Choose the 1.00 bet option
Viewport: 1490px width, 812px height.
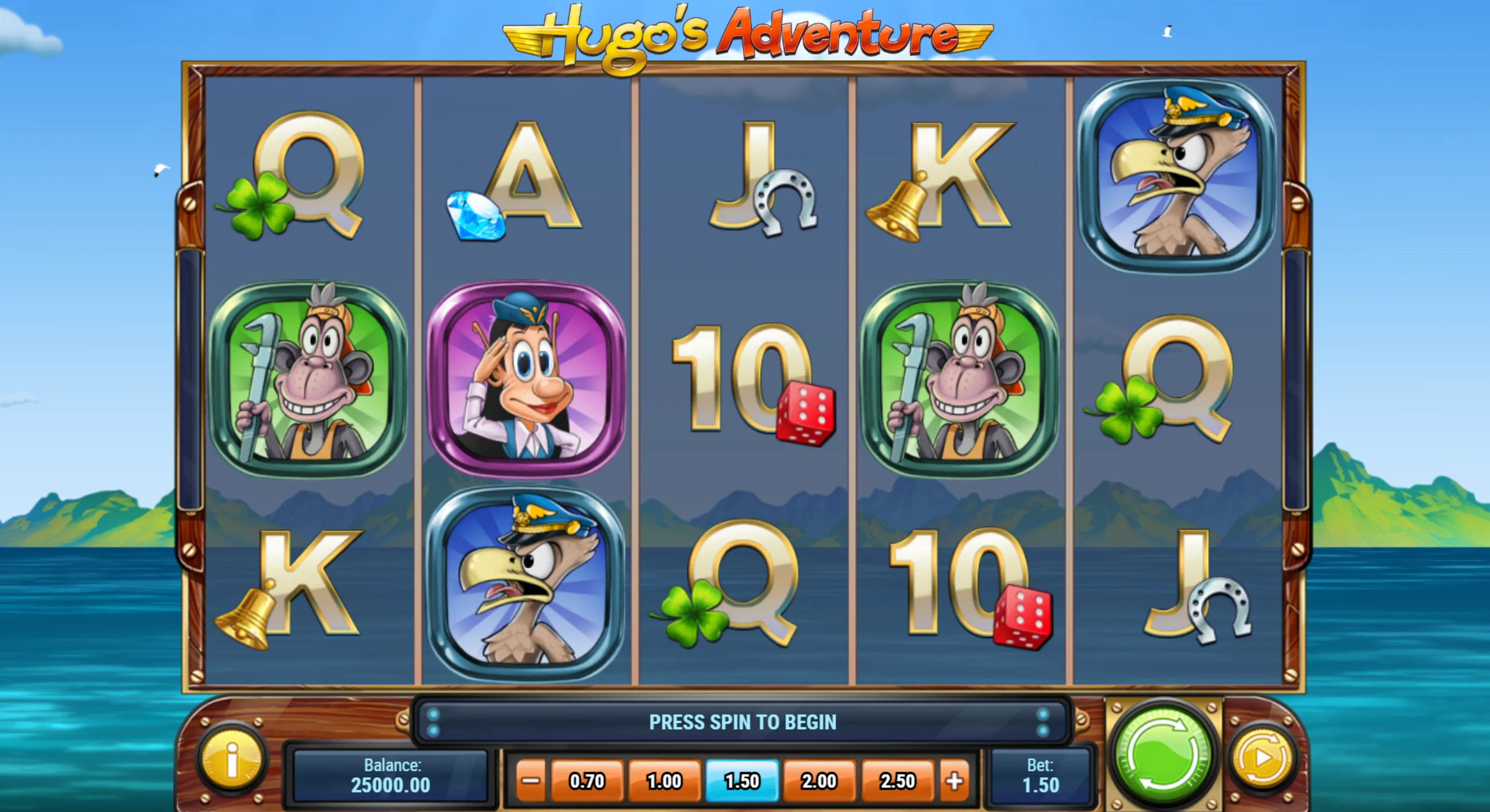click(664, 781)
